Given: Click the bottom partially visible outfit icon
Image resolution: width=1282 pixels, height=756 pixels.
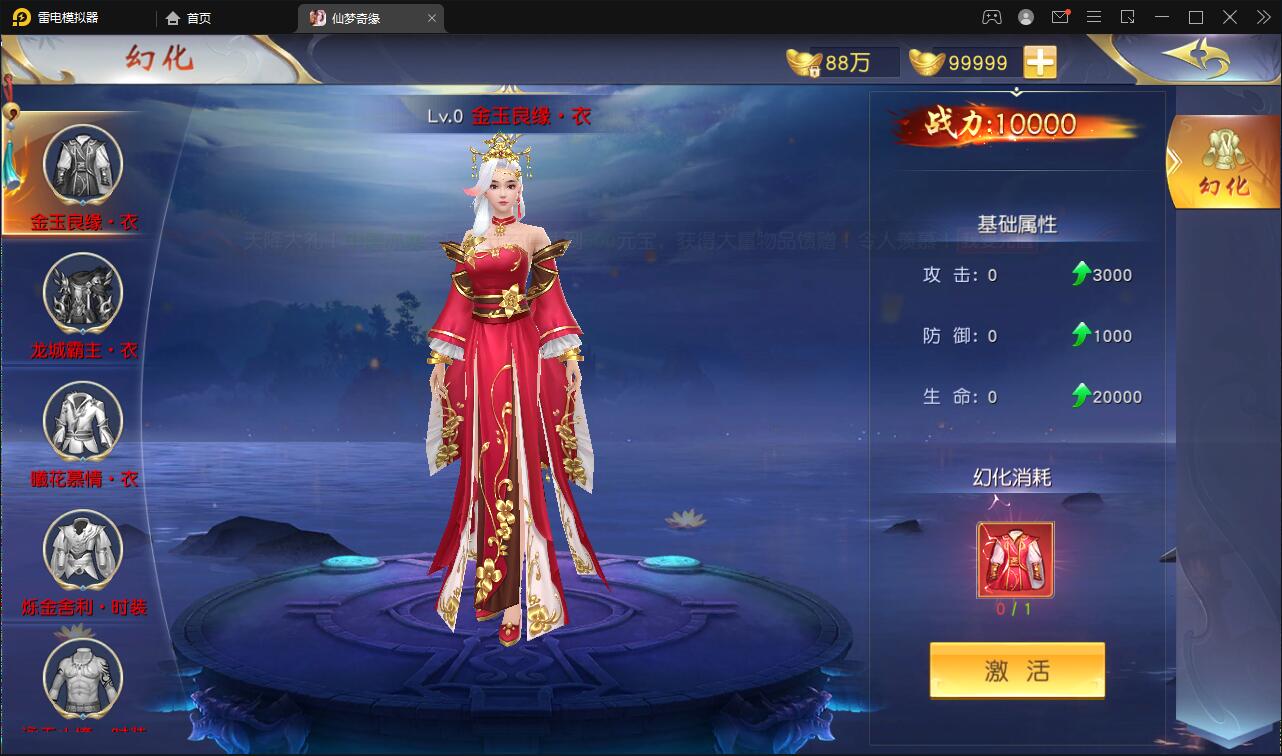Looking at the screenshot, I should click(x=81, y=680).
